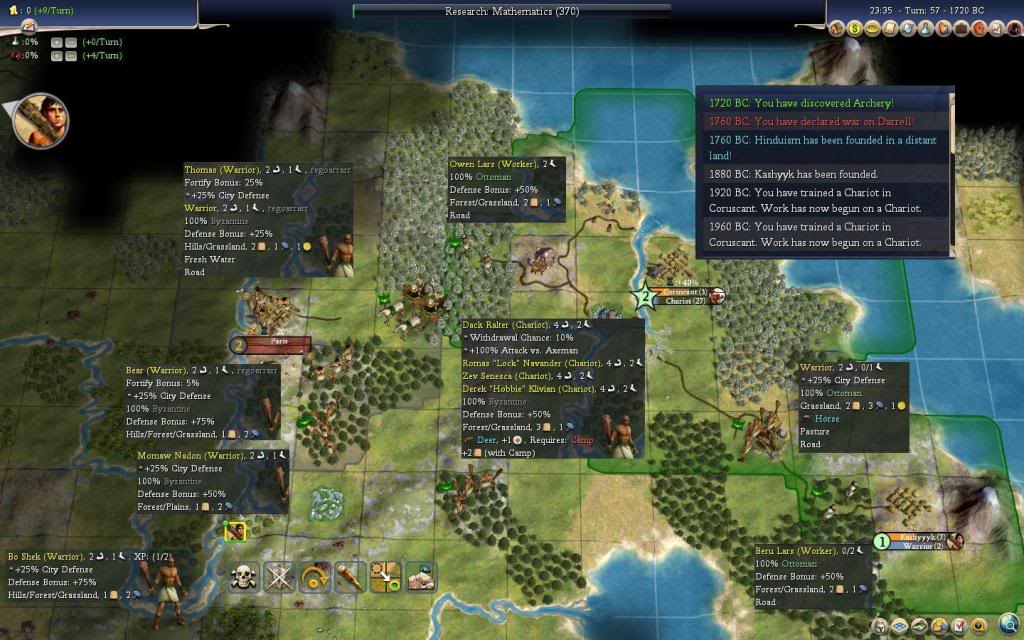The image size is (1024, 640).
Task: Choose the spyglass action icon
Action: click(350, 576)
